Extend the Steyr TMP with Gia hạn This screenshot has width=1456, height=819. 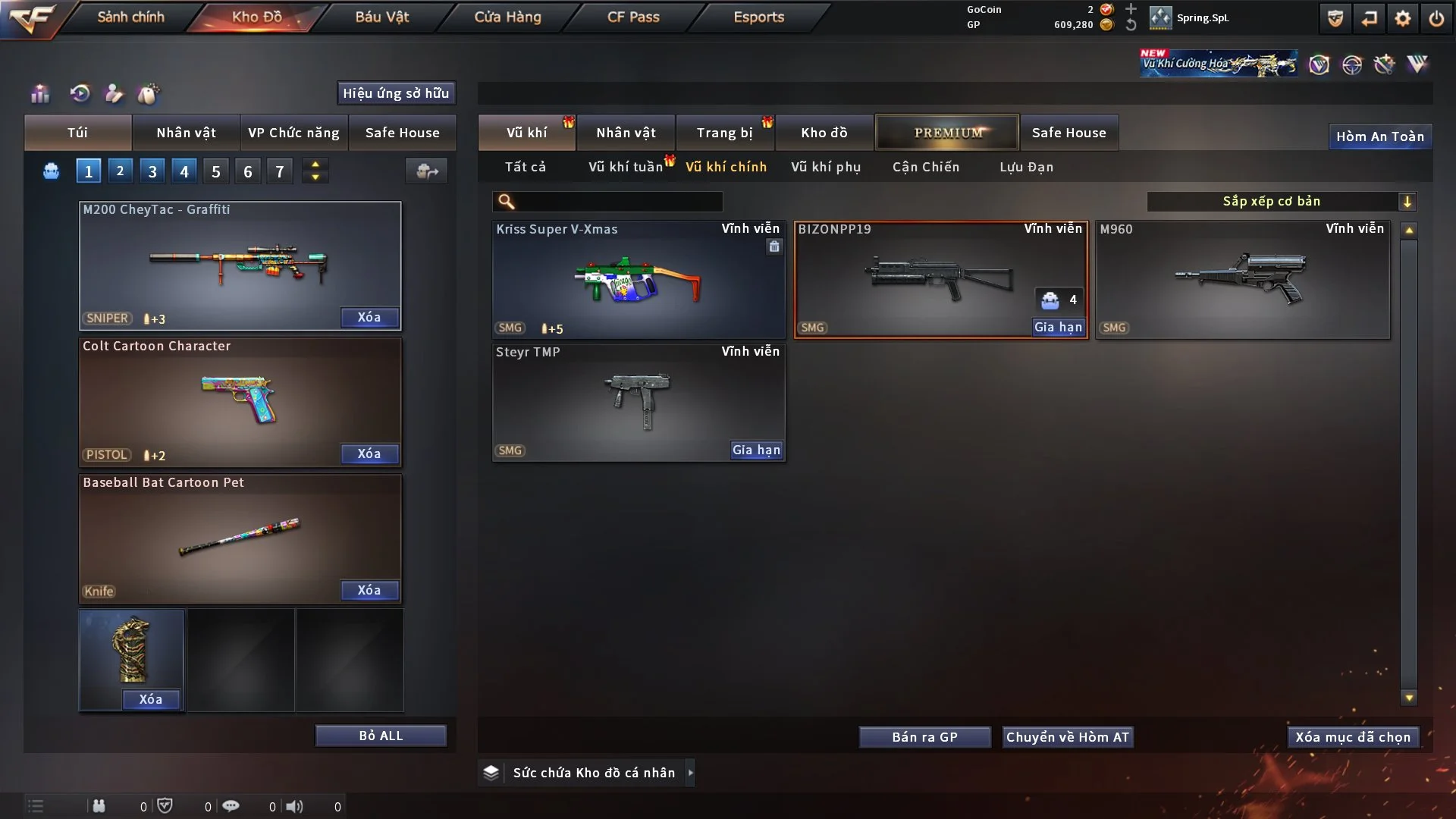pos(756,450)
